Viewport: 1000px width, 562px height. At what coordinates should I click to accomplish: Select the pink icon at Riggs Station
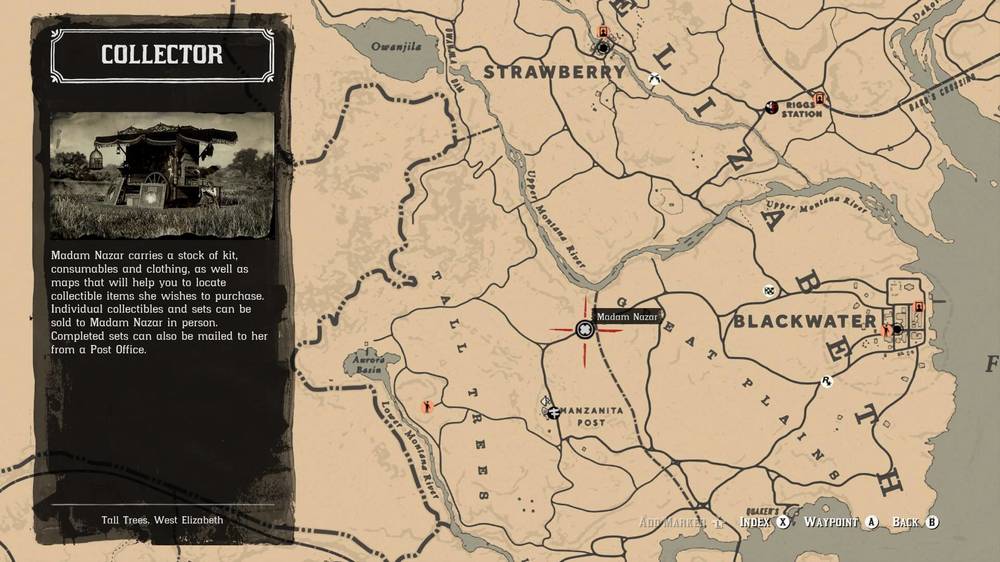point(820,98)
